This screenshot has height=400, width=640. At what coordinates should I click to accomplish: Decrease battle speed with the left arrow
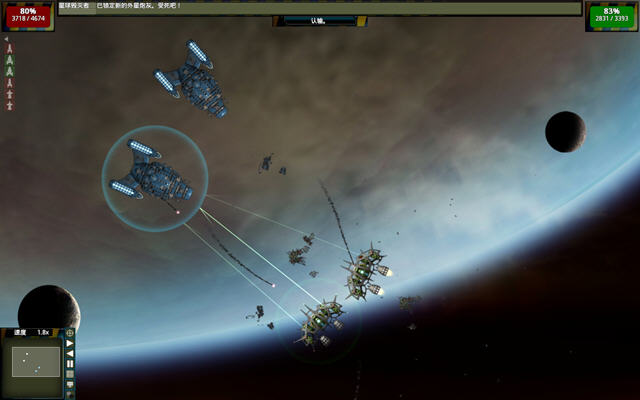[70, 354]
